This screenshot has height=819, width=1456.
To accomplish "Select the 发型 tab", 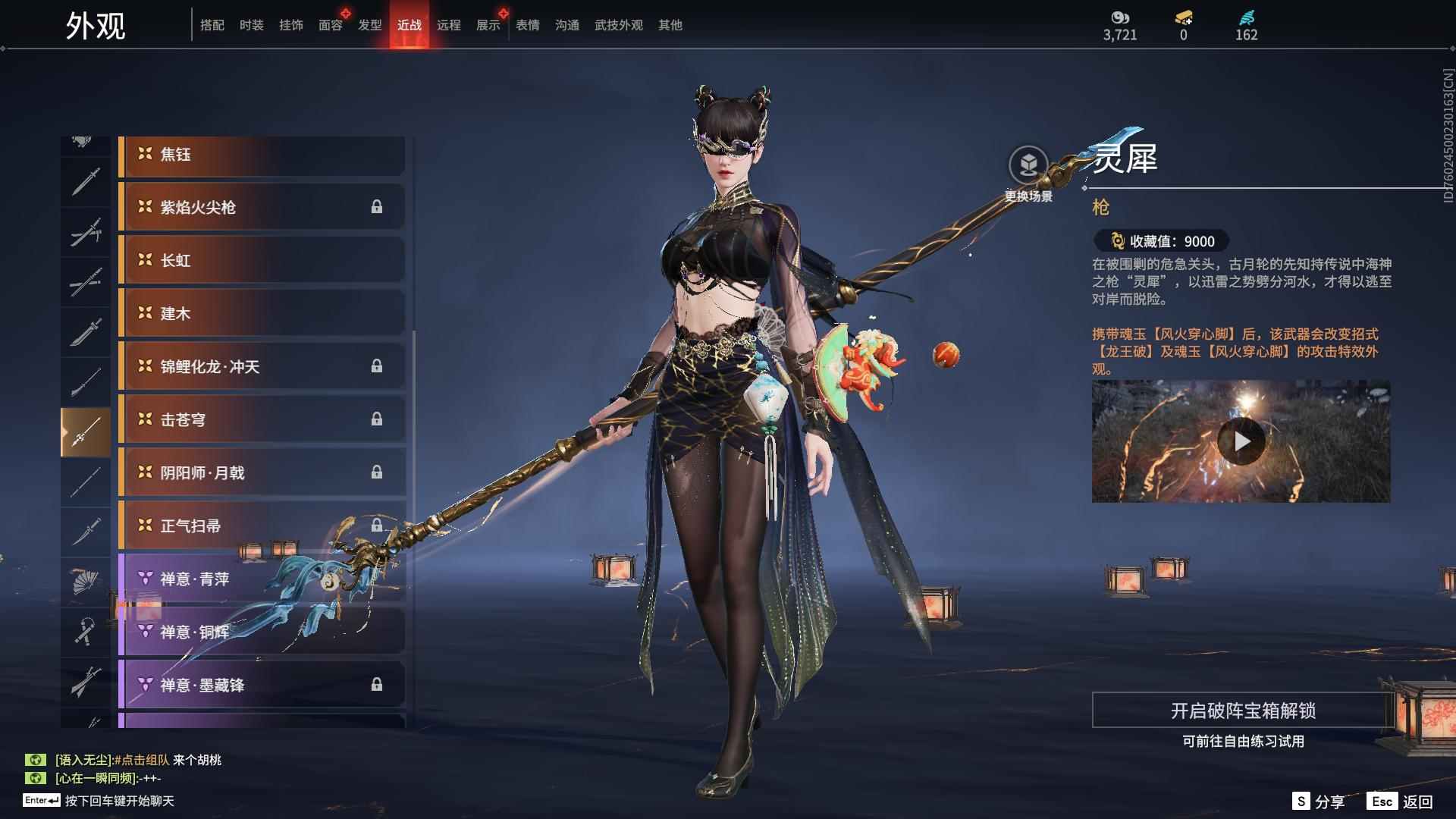I will [x=369, y=25].
